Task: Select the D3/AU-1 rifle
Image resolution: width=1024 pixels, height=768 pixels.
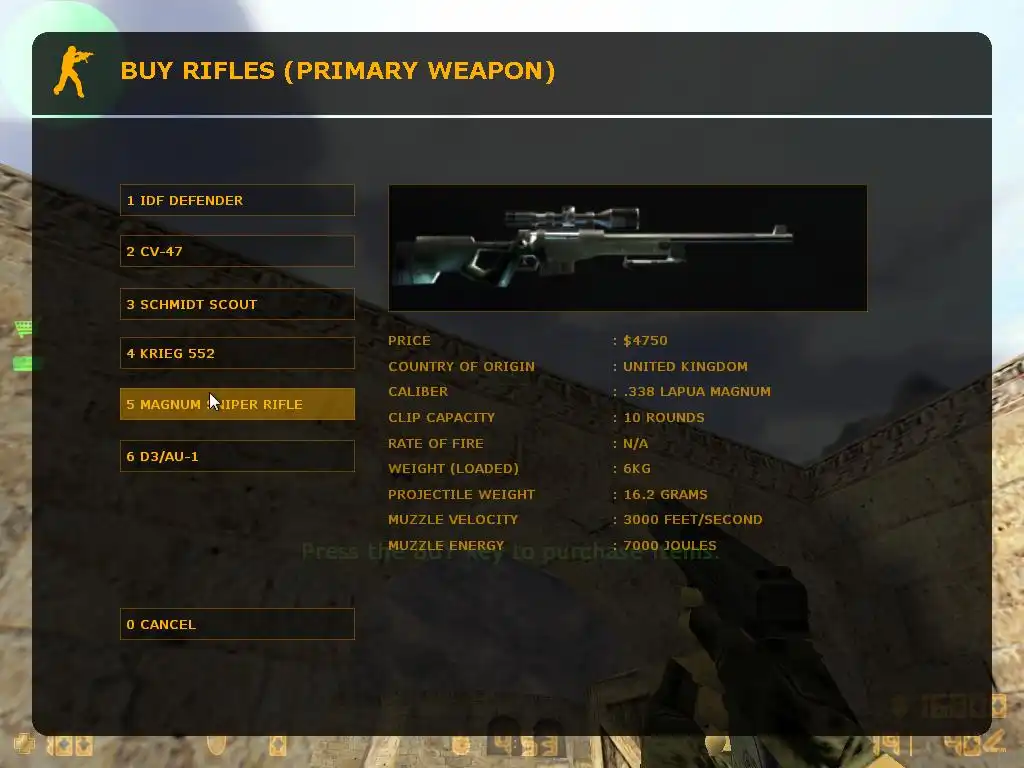Action: click(237, 456)
